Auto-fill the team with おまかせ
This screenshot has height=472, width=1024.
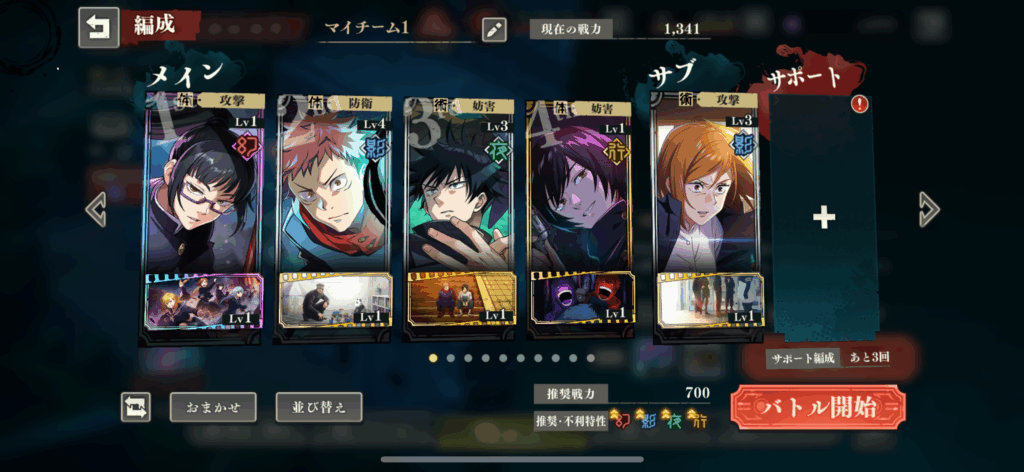click(x=213, y=407)
